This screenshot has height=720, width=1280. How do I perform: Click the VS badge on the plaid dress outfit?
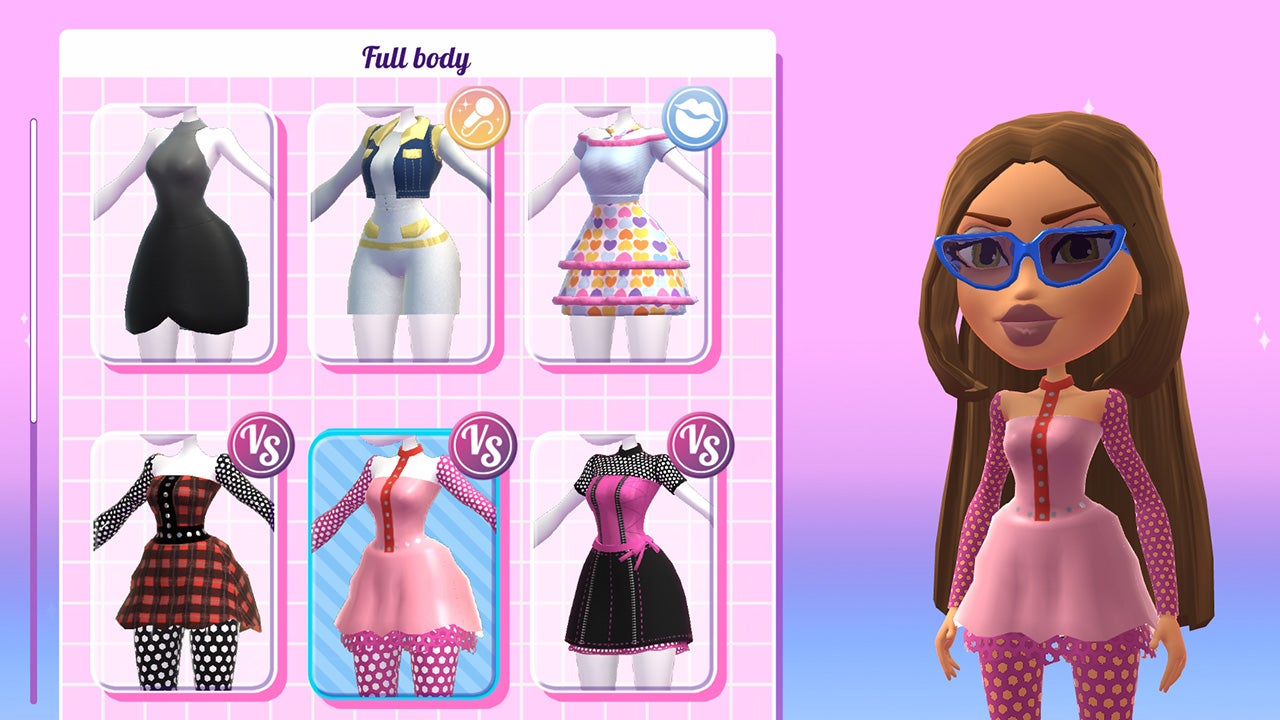[262, 440]
